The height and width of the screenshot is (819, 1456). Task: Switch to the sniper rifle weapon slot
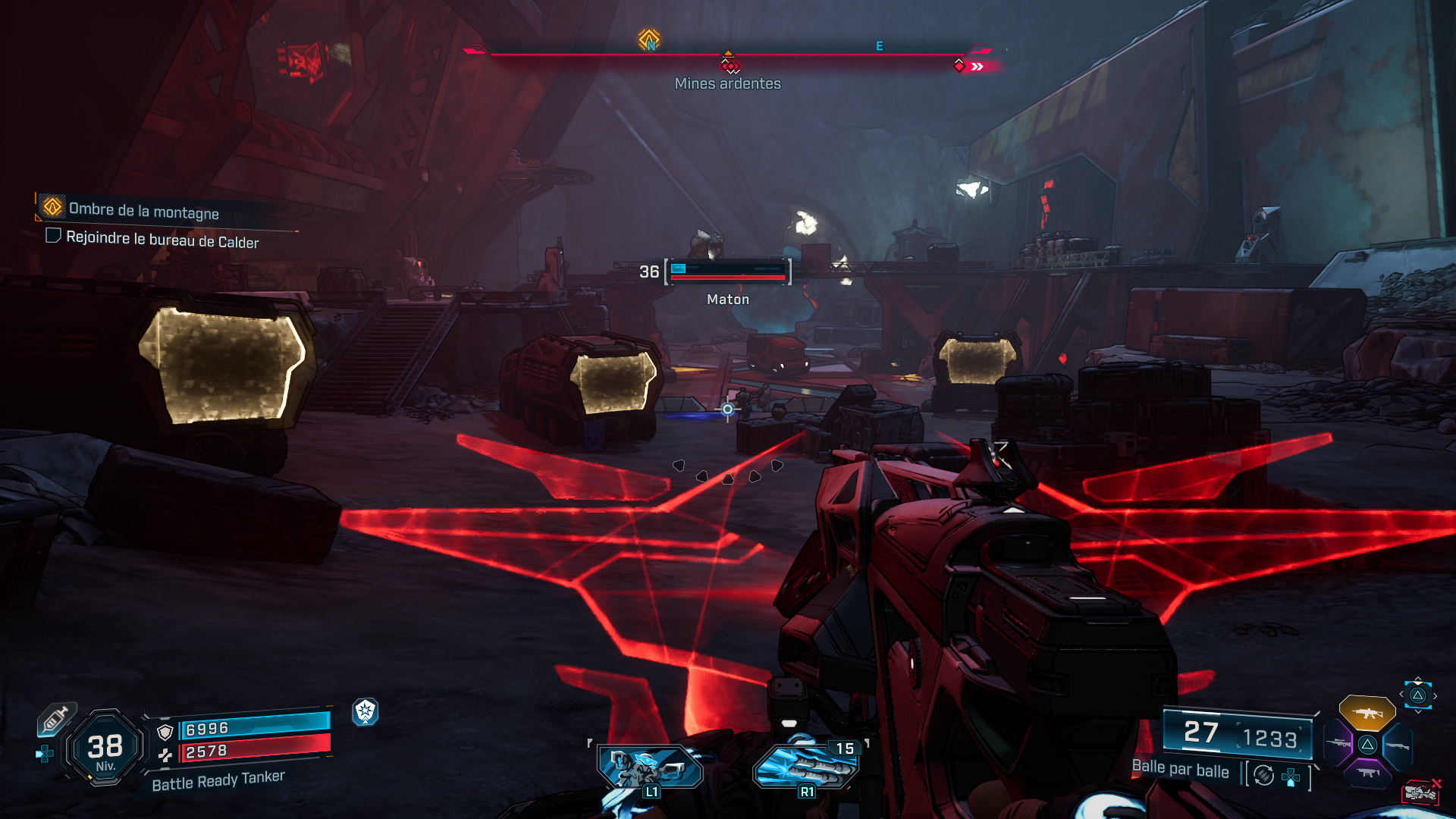click(1338, 744)
